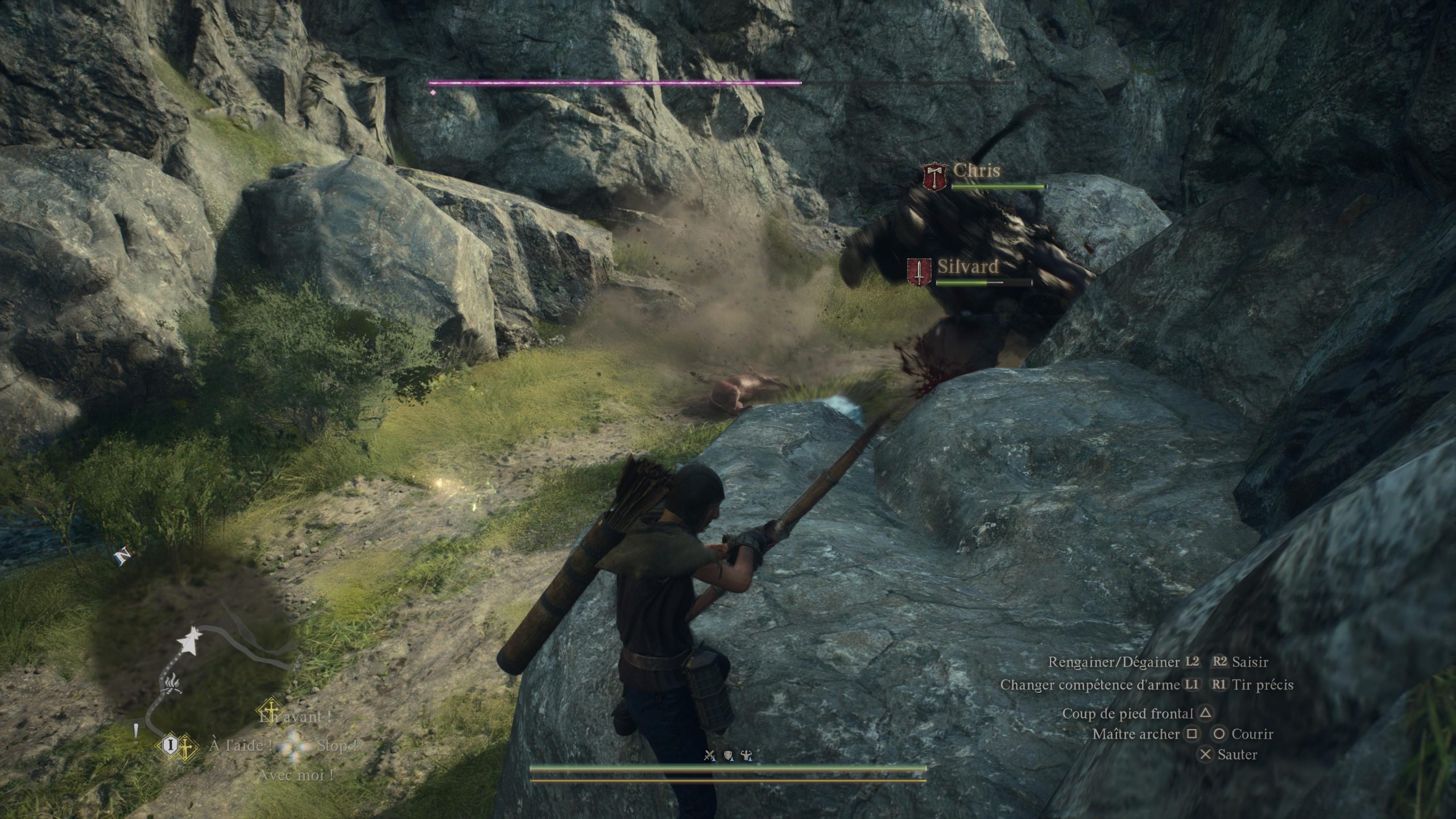
Task: Choose the "Avec moi !" pawn command
Action: tap(295, 775)
